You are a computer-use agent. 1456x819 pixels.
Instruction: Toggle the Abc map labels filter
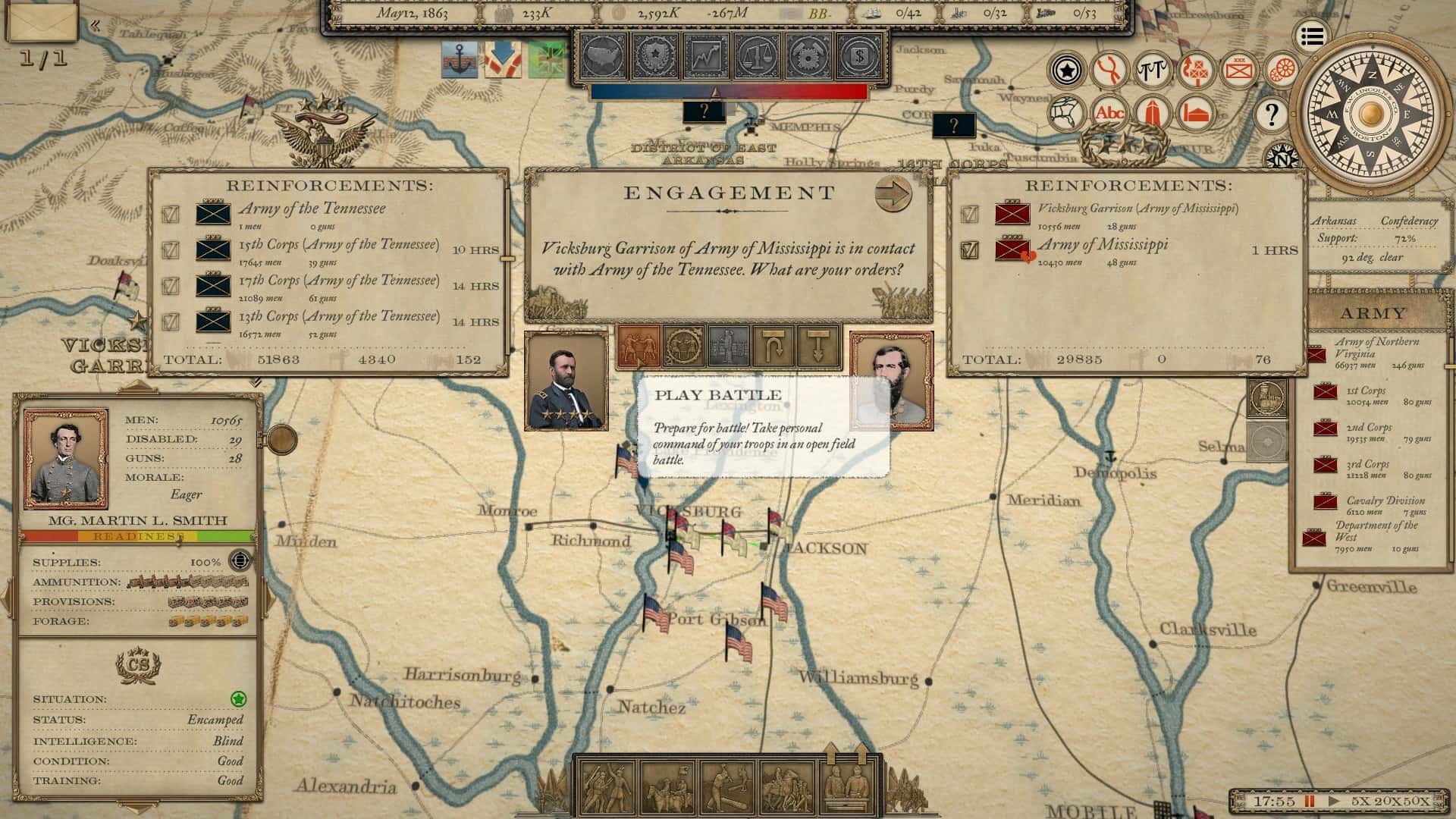[1109, 114]
